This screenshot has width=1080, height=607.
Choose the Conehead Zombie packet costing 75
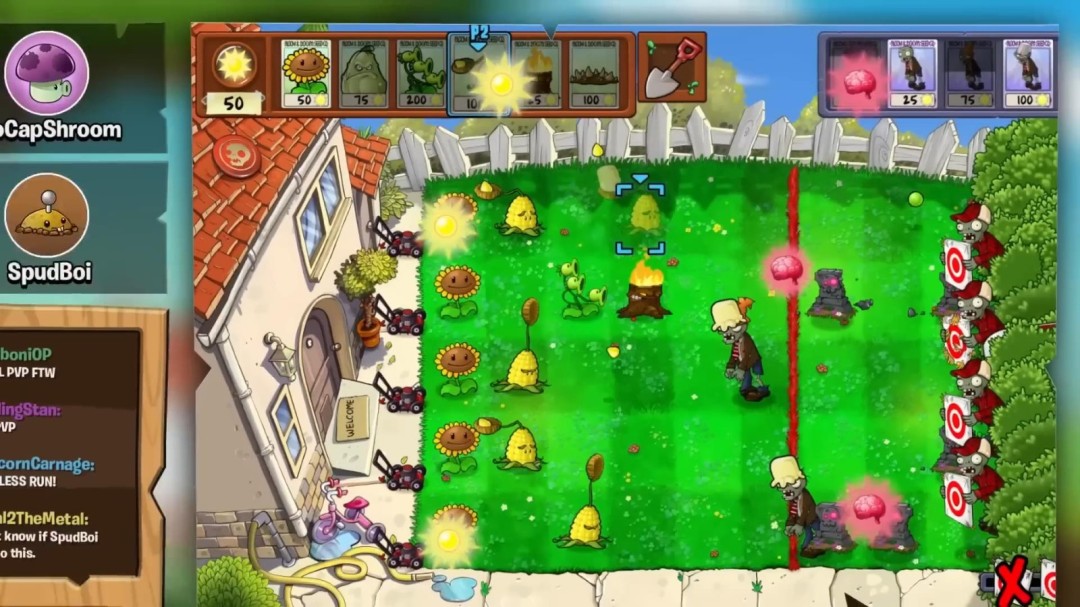coord(970,73)
